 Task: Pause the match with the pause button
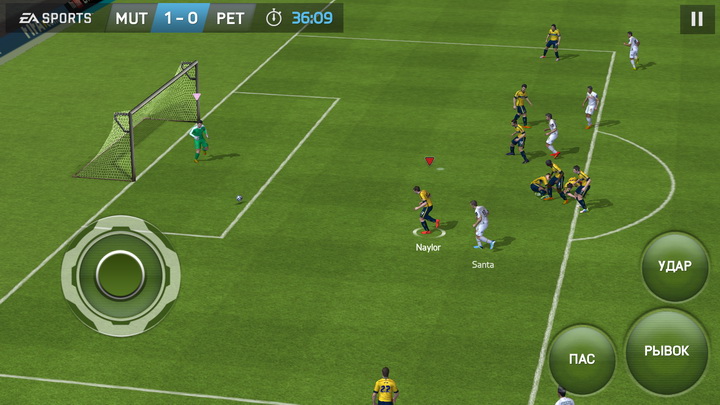(696, 19)
